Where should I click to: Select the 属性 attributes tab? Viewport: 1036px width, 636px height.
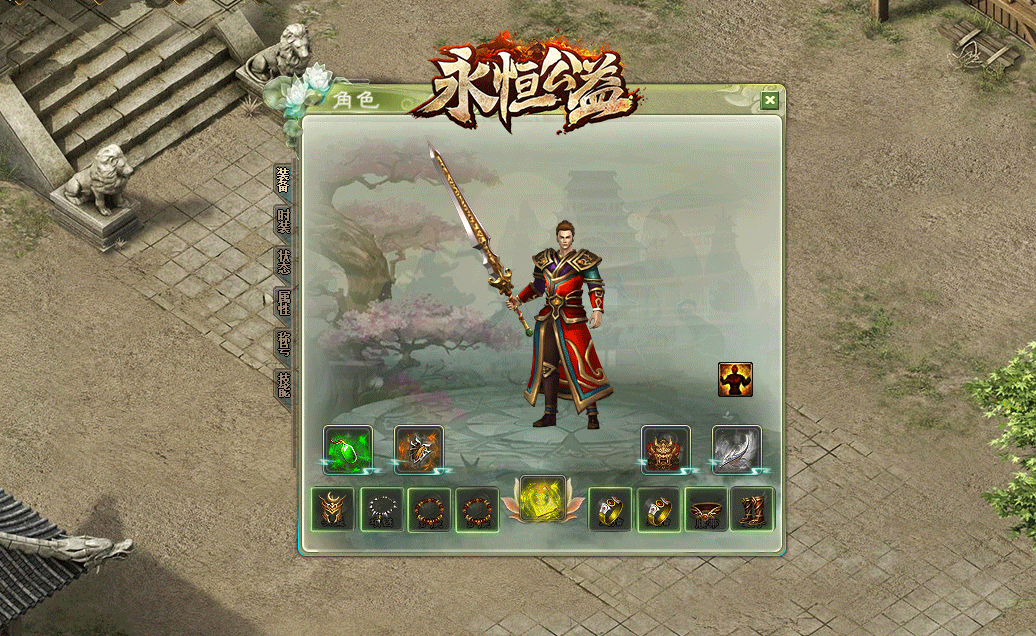[x=284, y=302]
